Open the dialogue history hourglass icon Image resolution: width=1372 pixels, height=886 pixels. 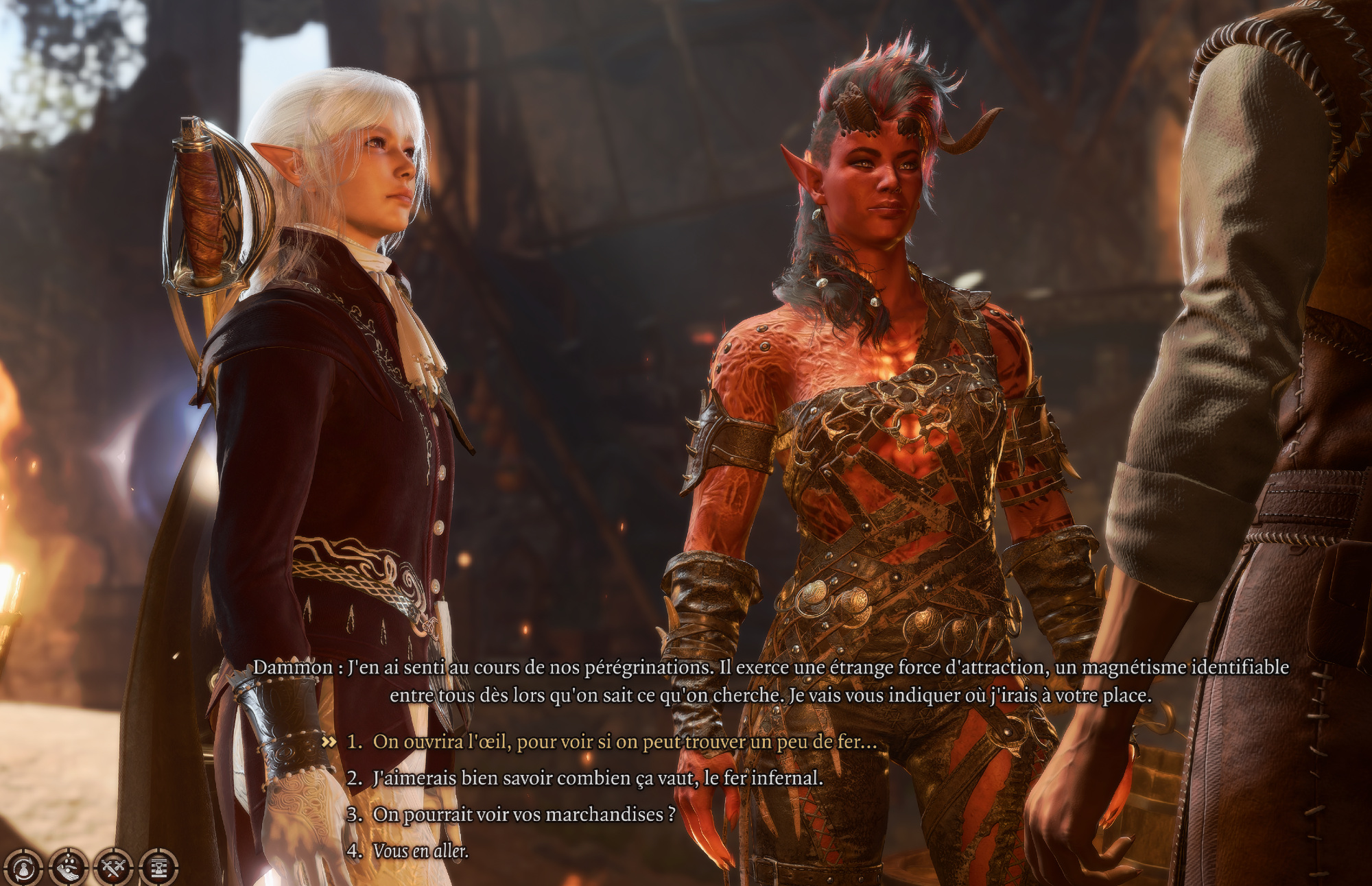(158, 867)
